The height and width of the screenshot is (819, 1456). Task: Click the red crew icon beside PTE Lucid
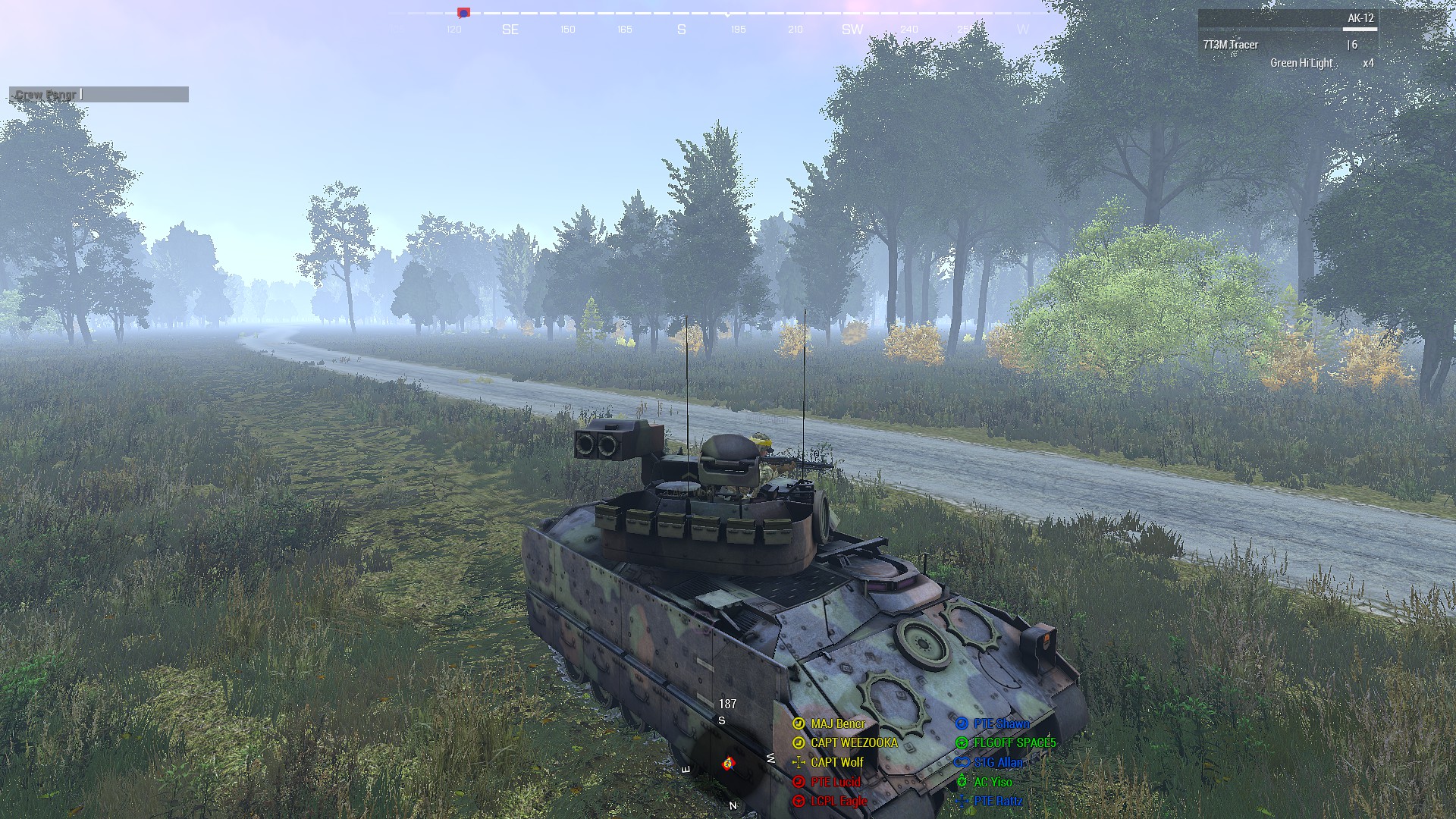798,782
